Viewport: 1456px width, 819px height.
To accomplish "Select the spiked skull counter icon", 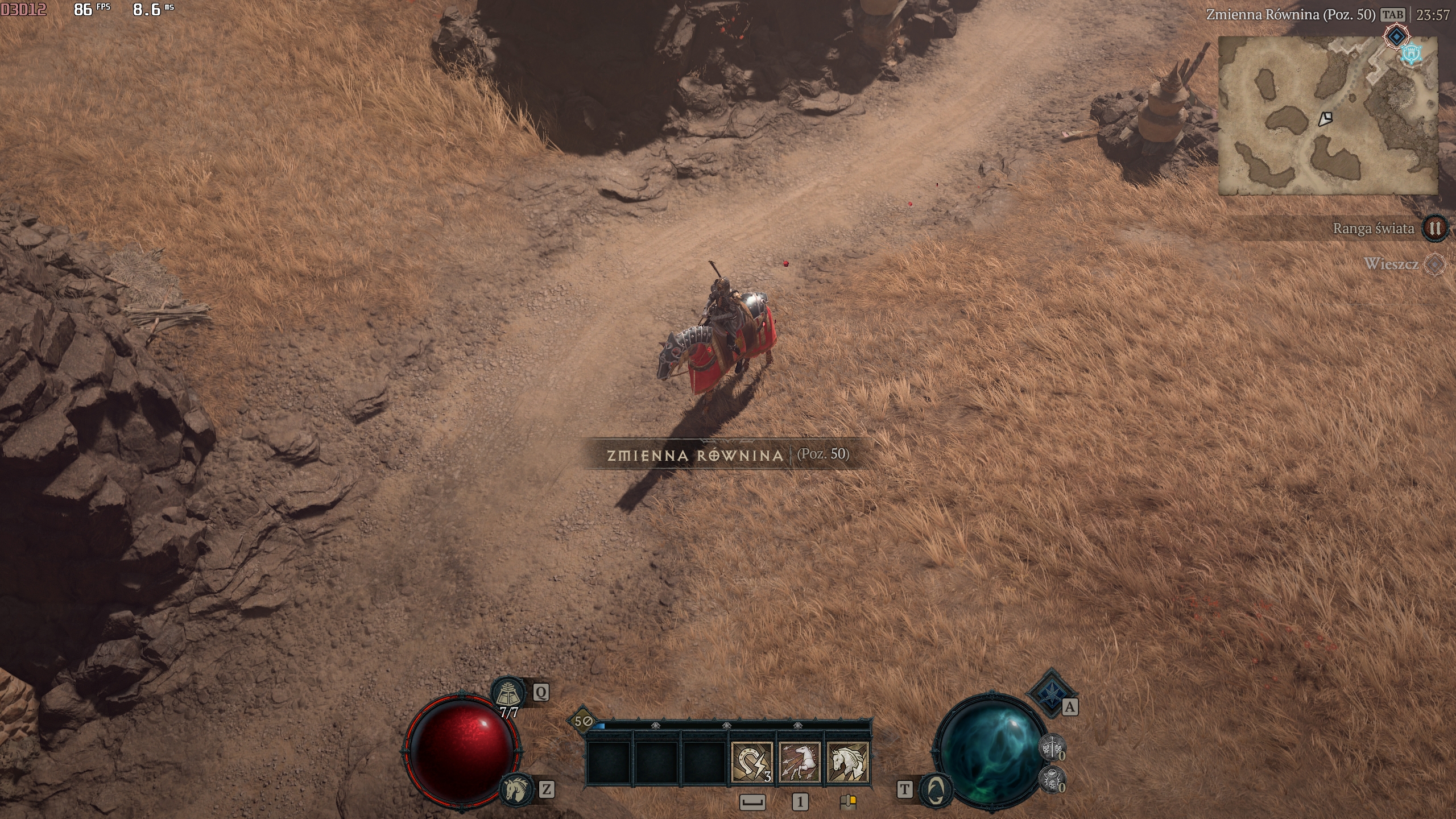I will pos(1052,778).
